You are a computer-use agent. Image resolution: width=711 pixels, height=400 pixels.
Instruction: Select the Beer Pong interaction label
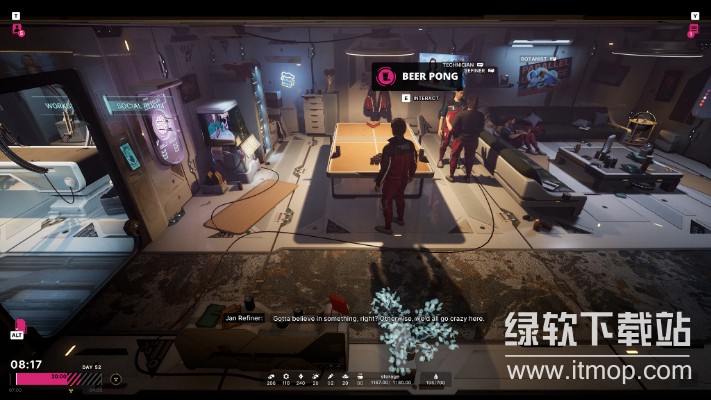pos(416,76)
